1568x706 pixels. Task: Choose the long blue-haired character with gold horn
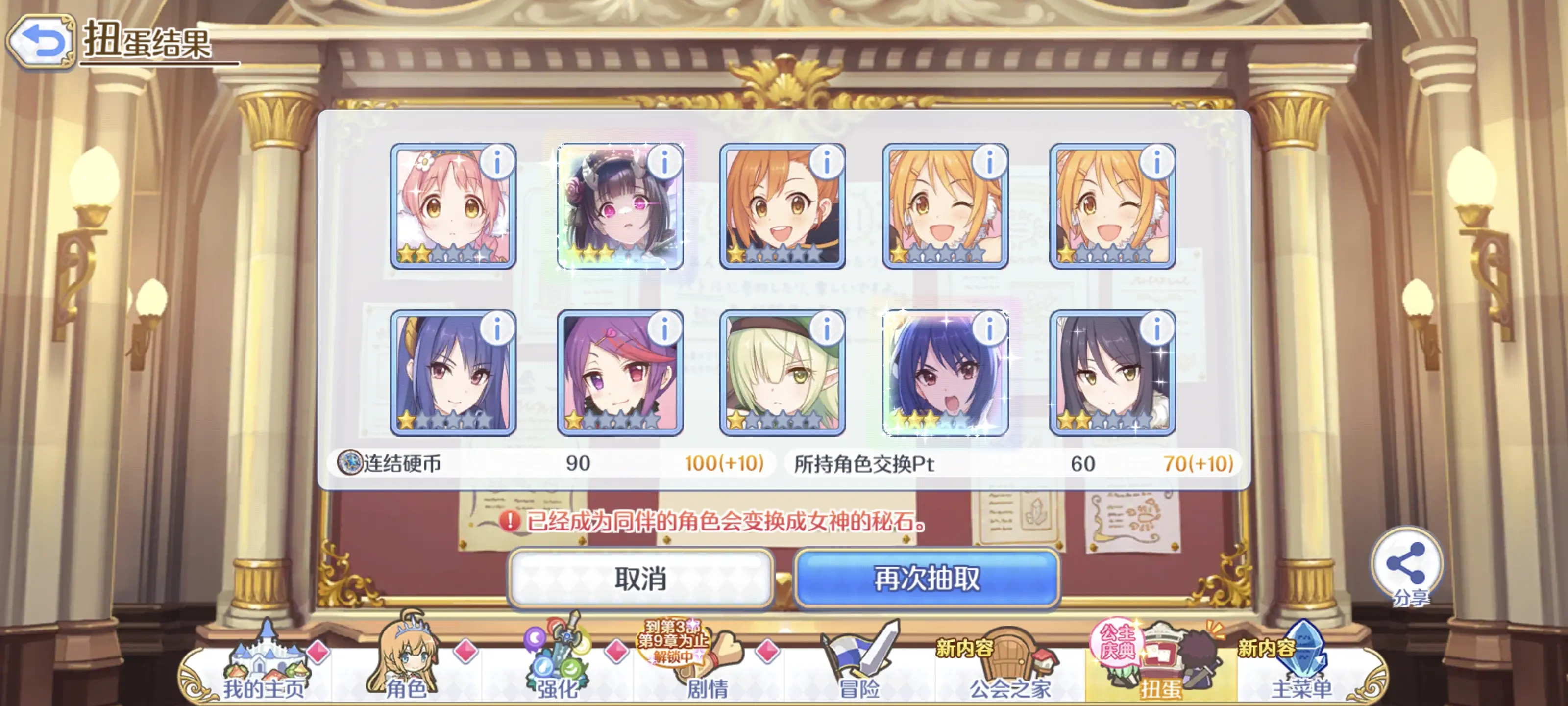[452, 373]
